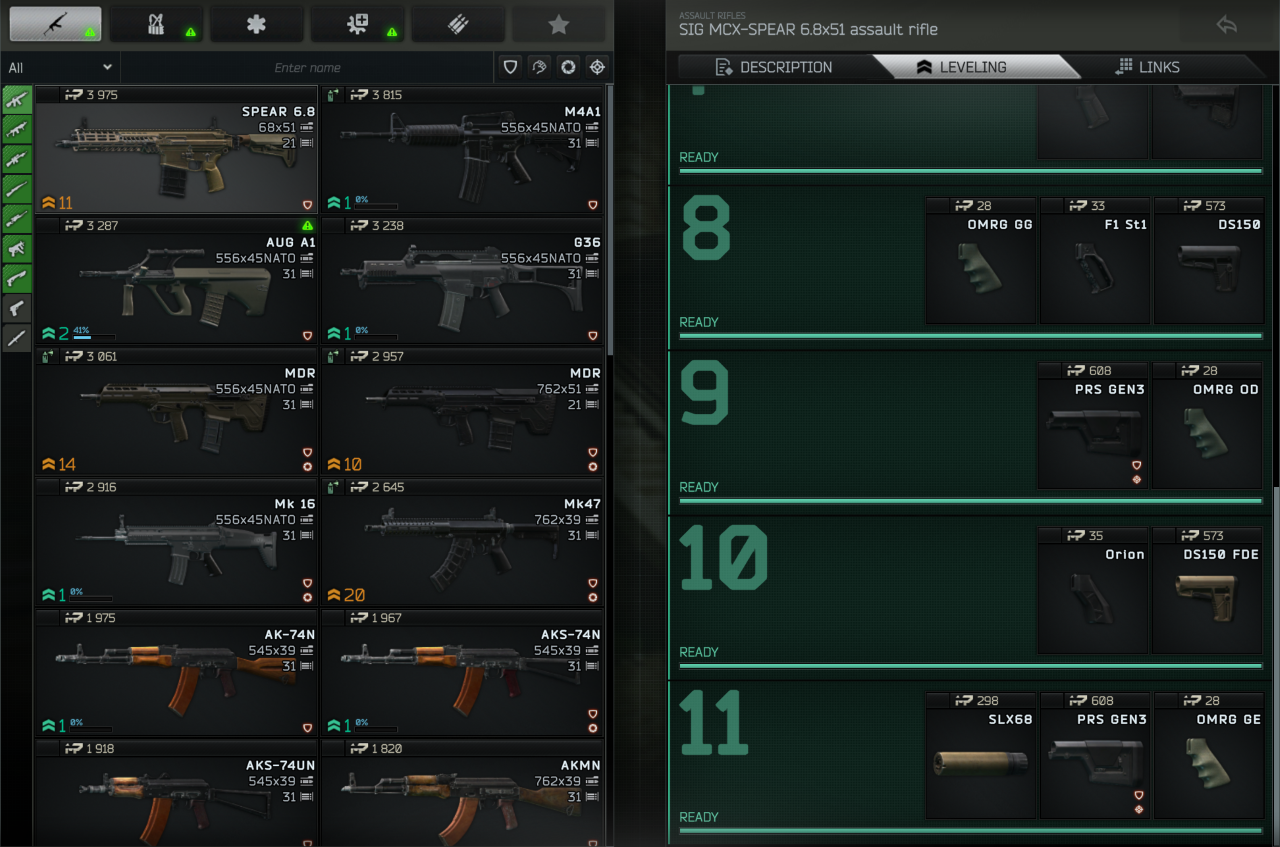The height and width of the screenshot is (847, 1280).
Task: Choose the AK-74N weapon tile
Action: [176, 674]
